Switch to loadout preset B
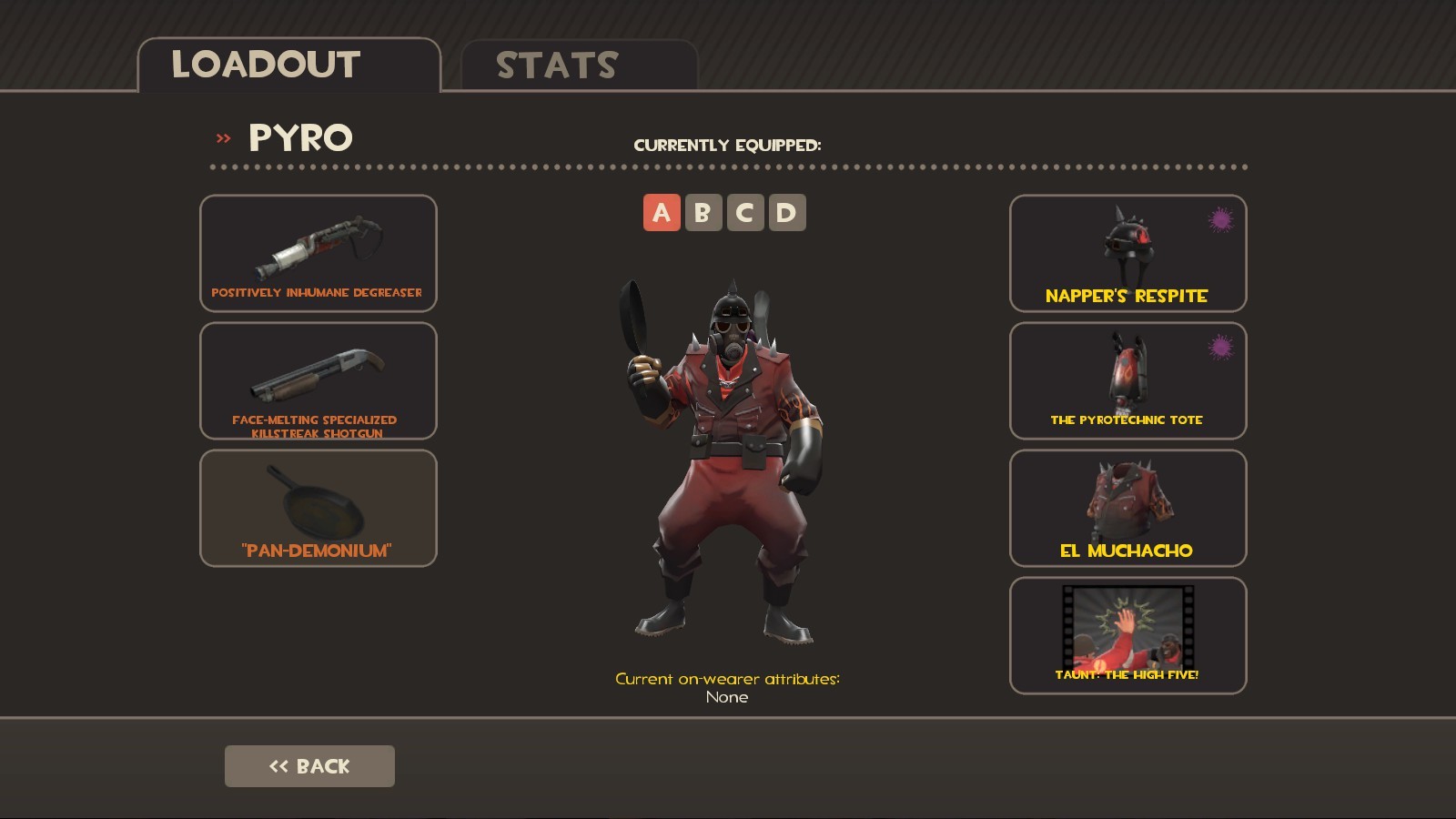 click(703, 212)
